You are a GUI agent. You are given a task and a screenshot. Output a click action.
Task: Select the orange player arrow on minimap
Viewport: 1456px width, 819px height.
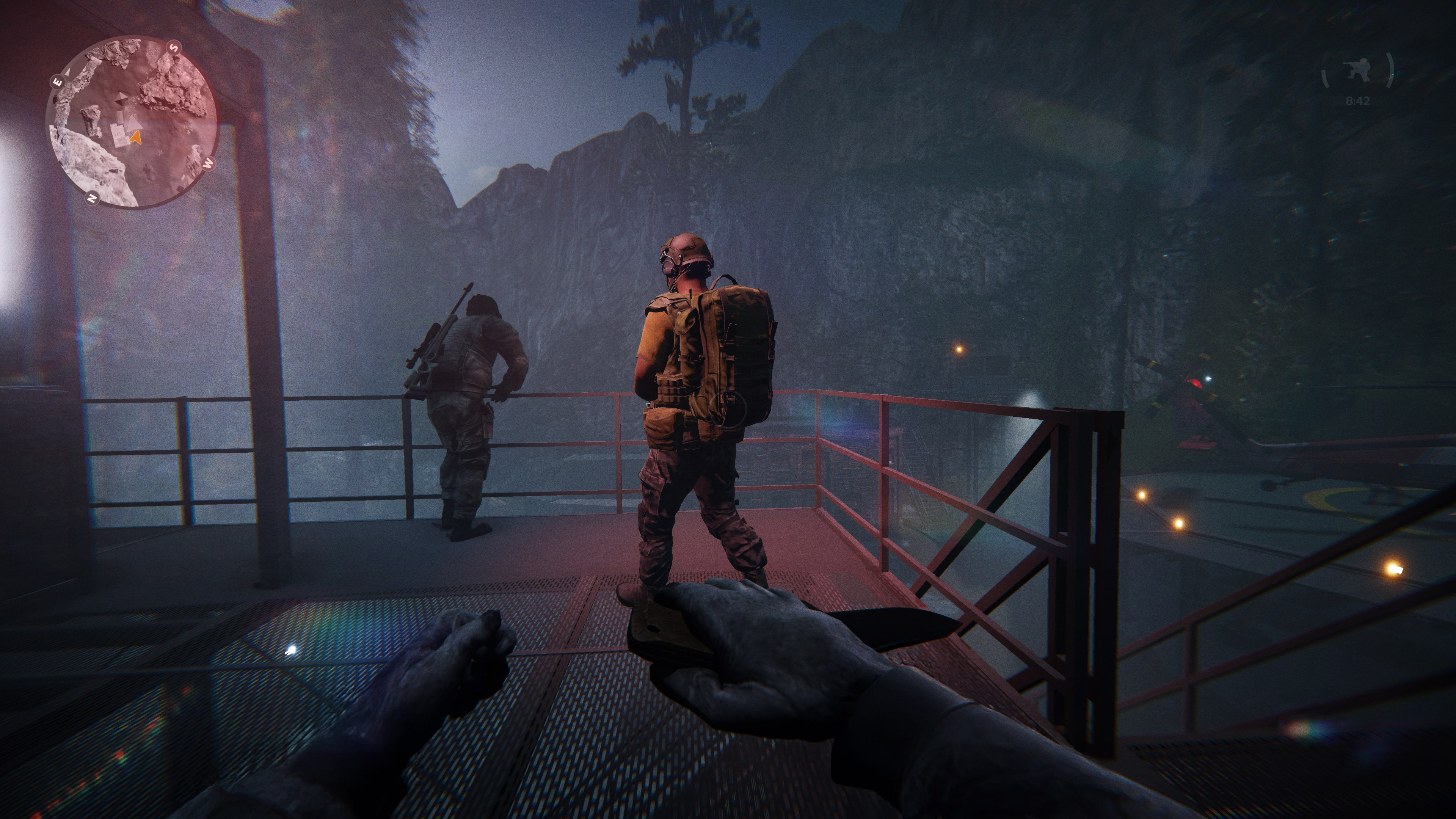[x=135, y=137]
